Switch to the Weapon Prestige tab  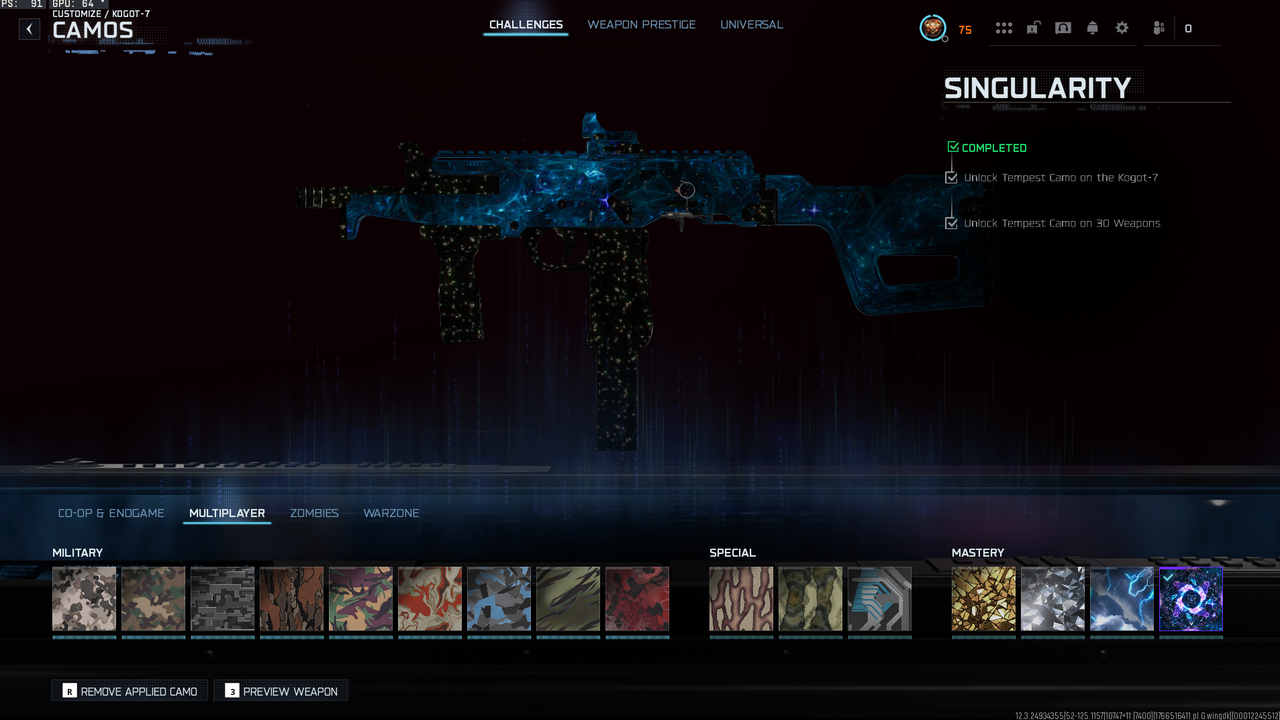point(641,25)
